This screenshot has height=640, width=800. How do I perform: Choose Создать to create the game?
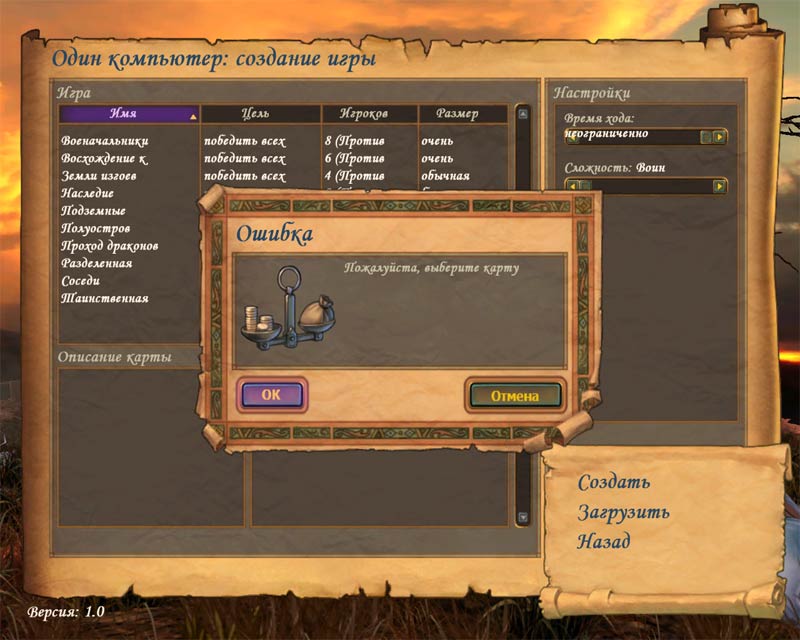pos(614,483)
